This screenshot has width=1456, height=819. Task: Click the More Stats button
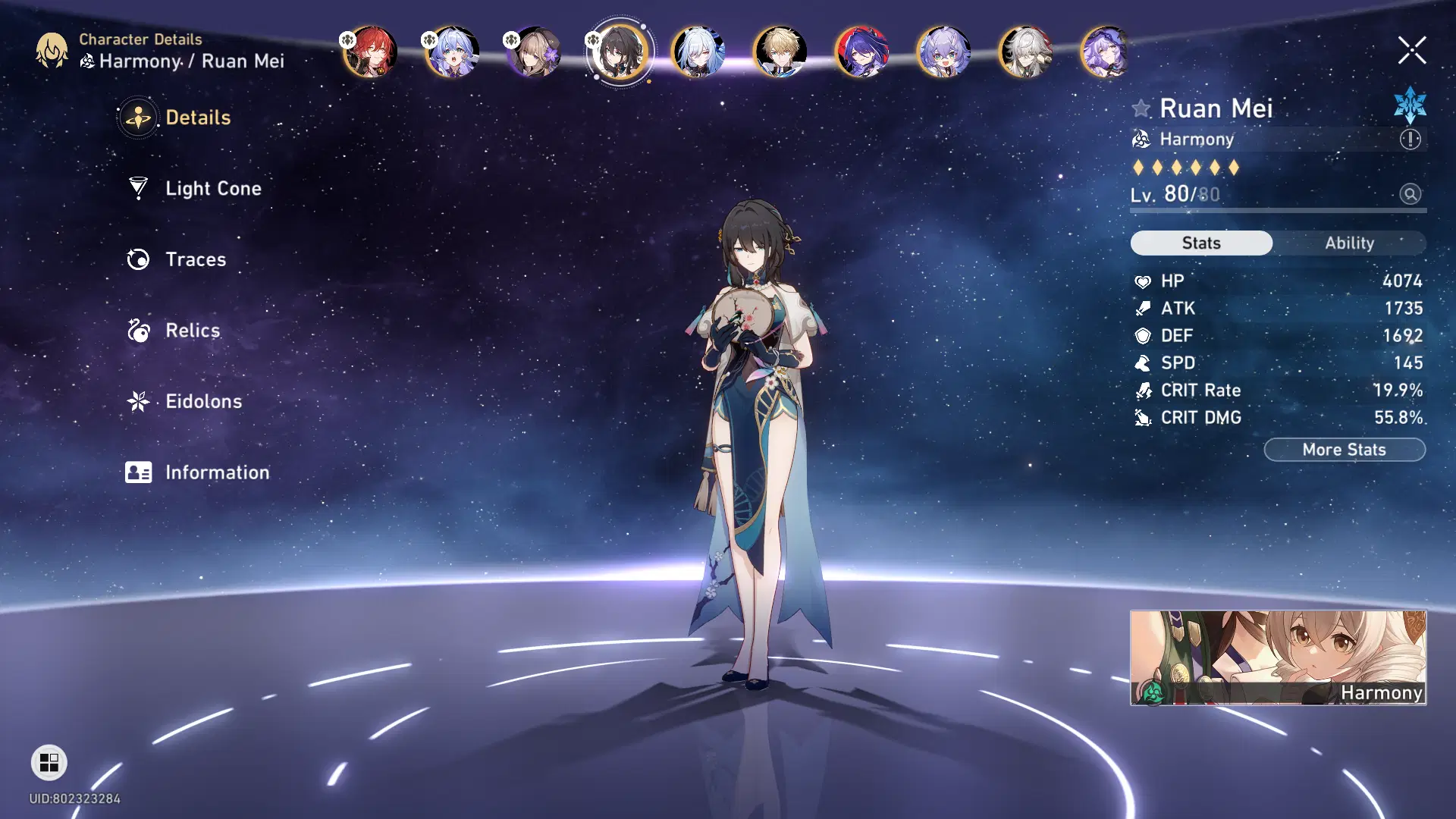click(x=1345, y=449)
